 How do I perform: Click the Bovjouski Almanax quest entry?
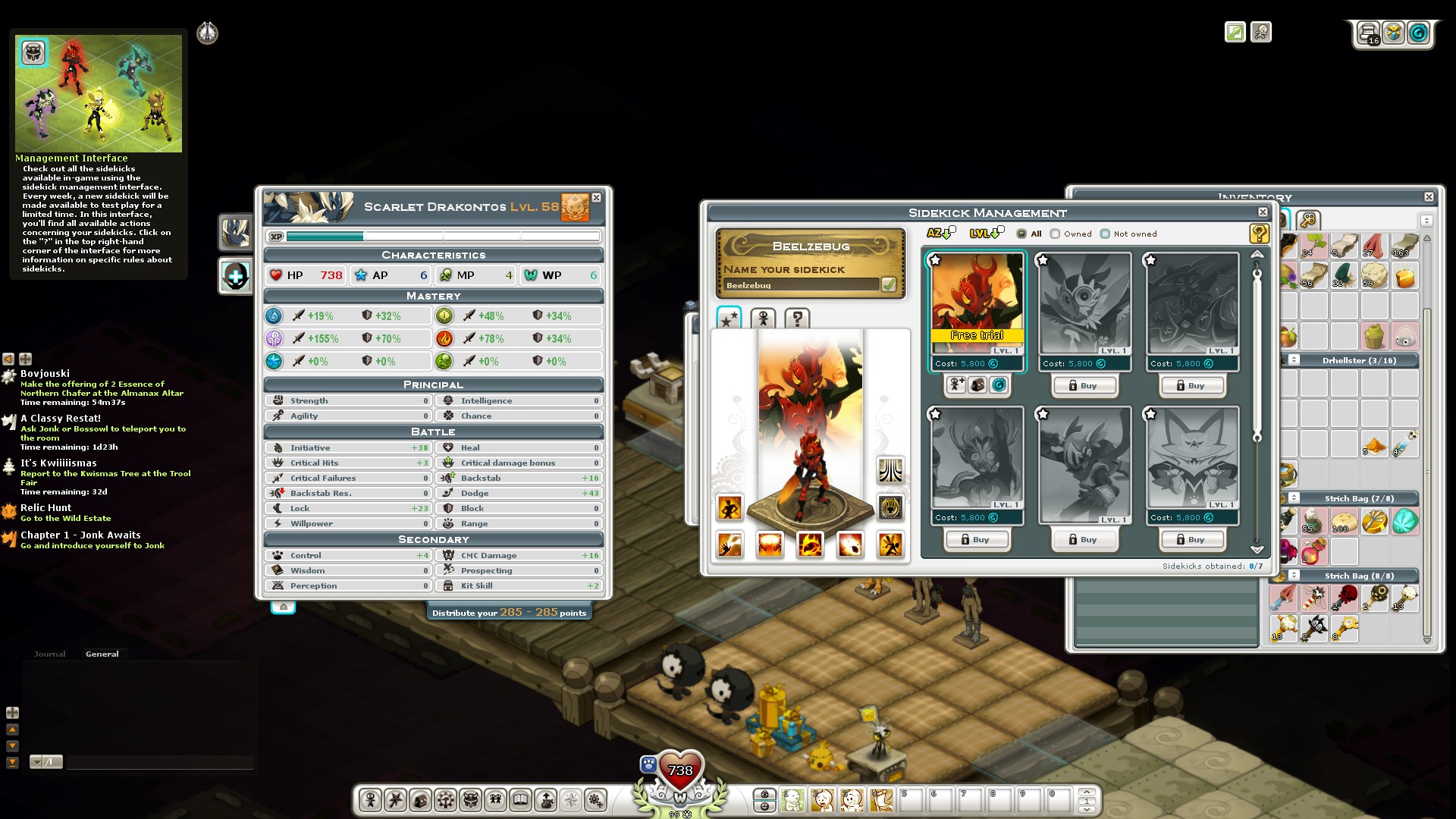tap(45, 374)
